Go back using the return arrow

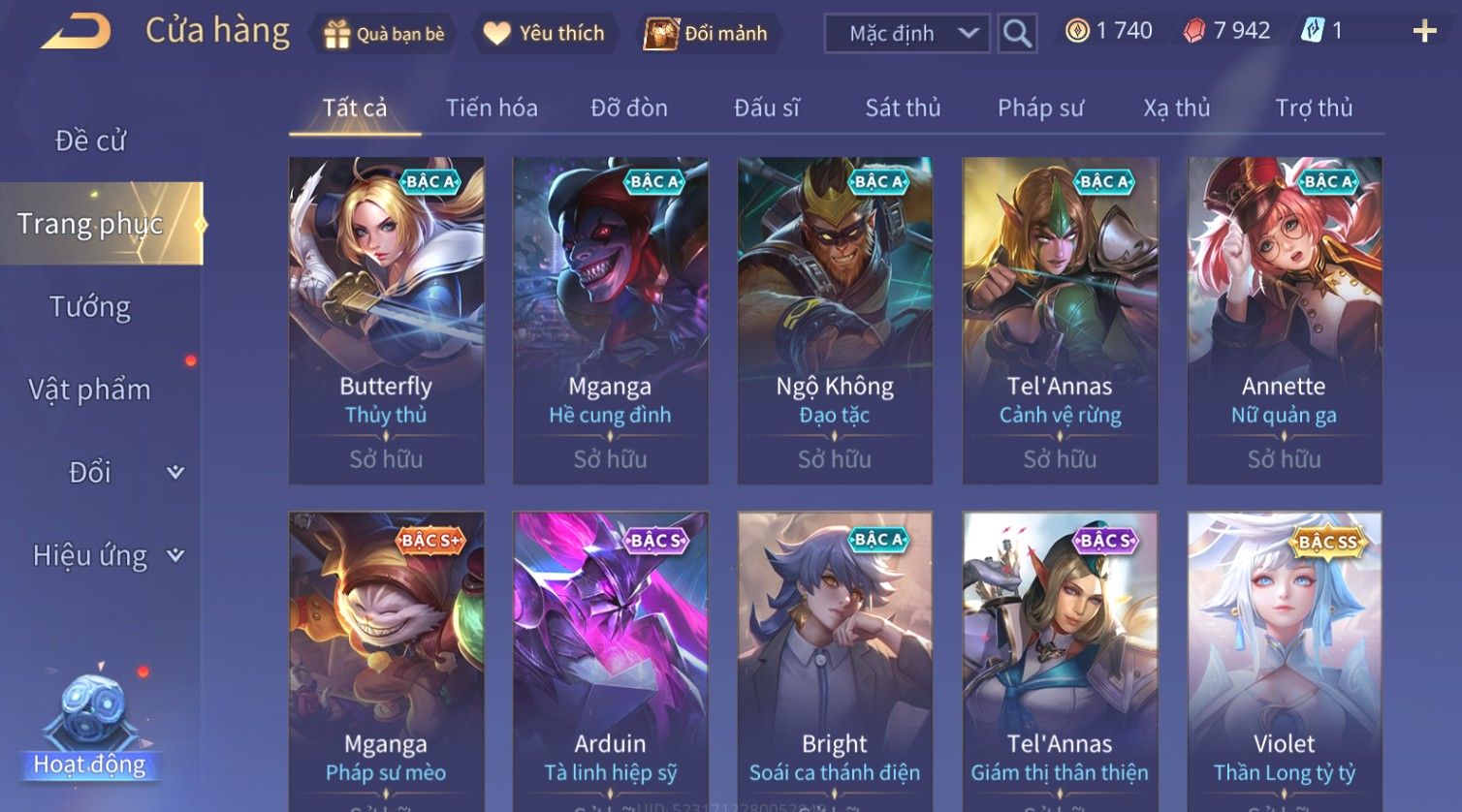pos(76,32)
